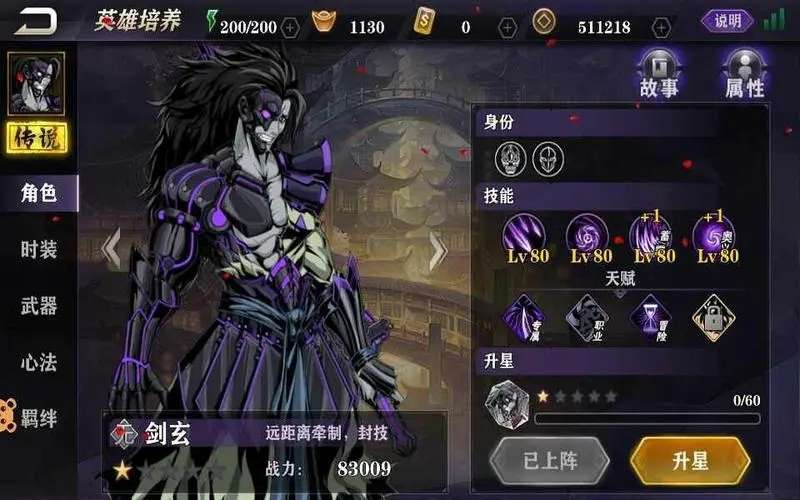The image size is (800, 500).
Task: Open the 专属 exclusive talent icon
Action: [524, 317]
